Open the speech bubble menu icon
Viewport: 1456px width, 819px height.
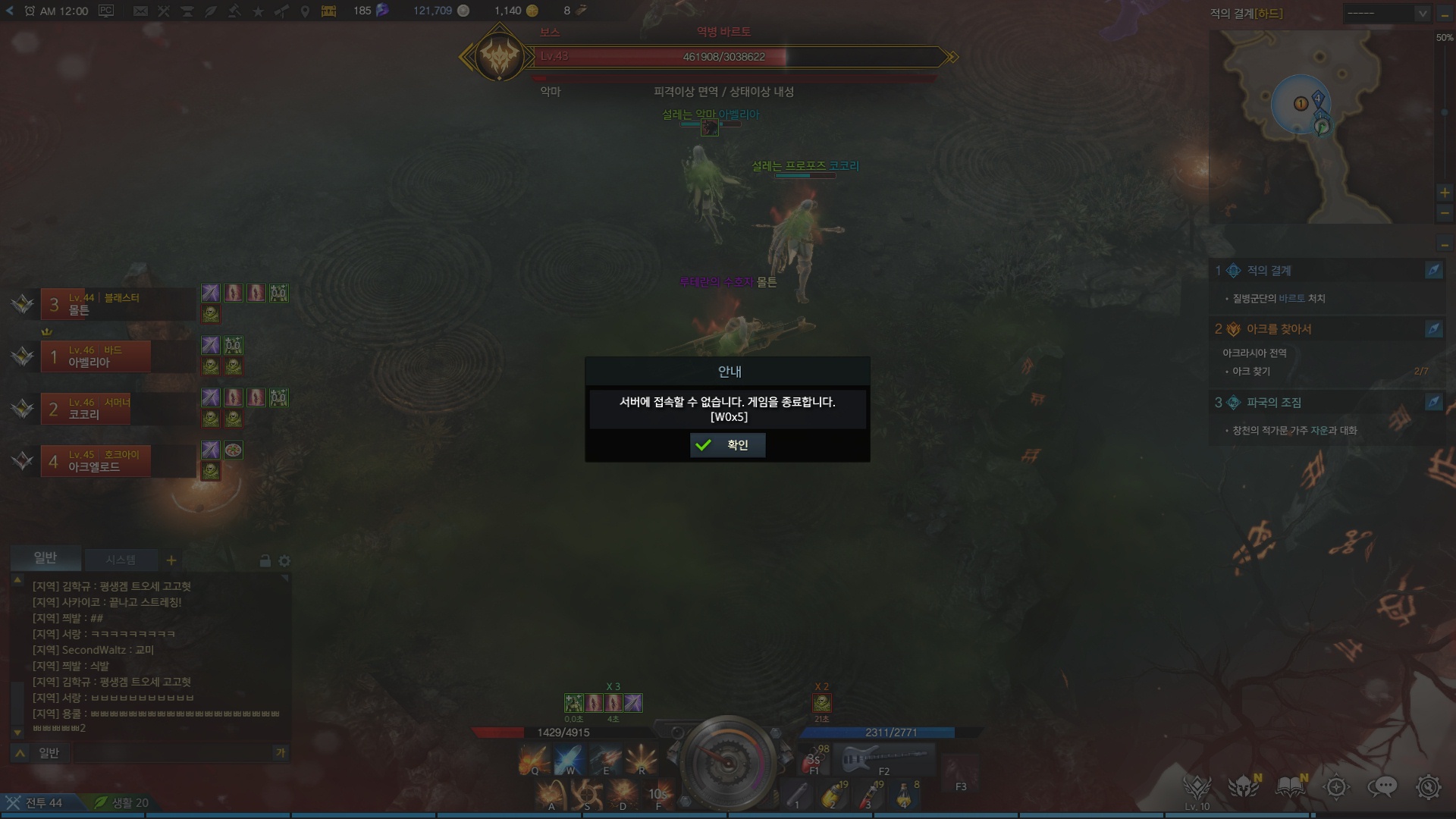coord(1382,787)
